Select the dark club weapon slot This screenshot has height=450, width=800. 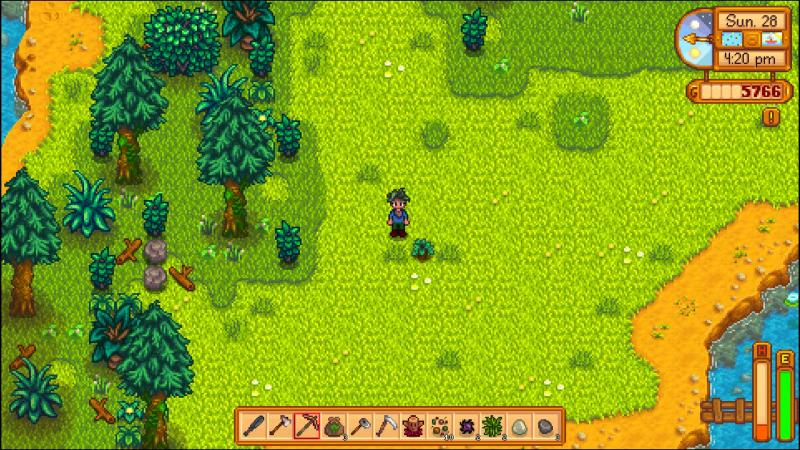pyautogui.click(x=255, y=425)
